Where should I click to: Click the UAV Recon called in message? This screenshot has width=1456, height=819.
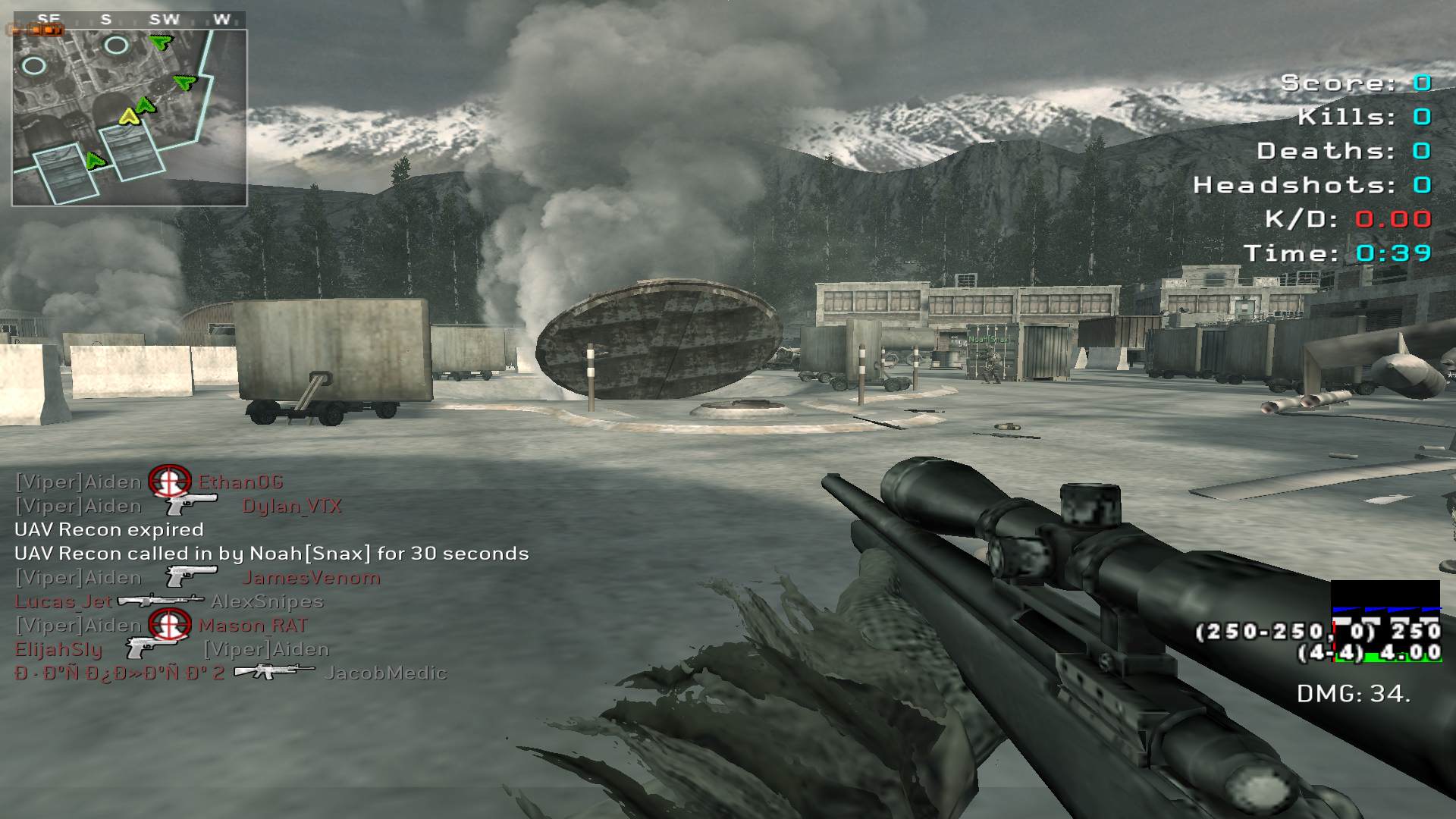pos(271,554)
